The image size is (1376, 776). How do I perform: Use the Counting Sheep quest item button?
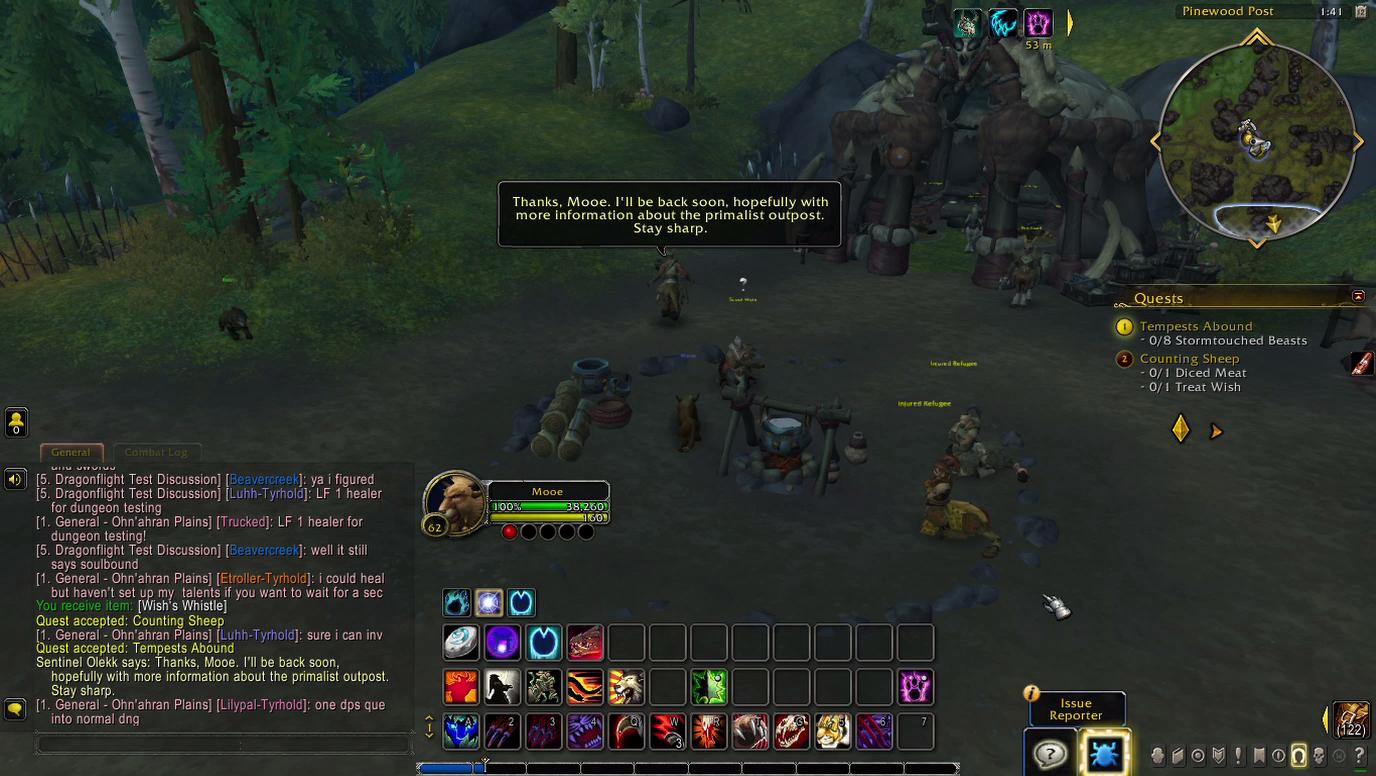tap(1362, 364)
